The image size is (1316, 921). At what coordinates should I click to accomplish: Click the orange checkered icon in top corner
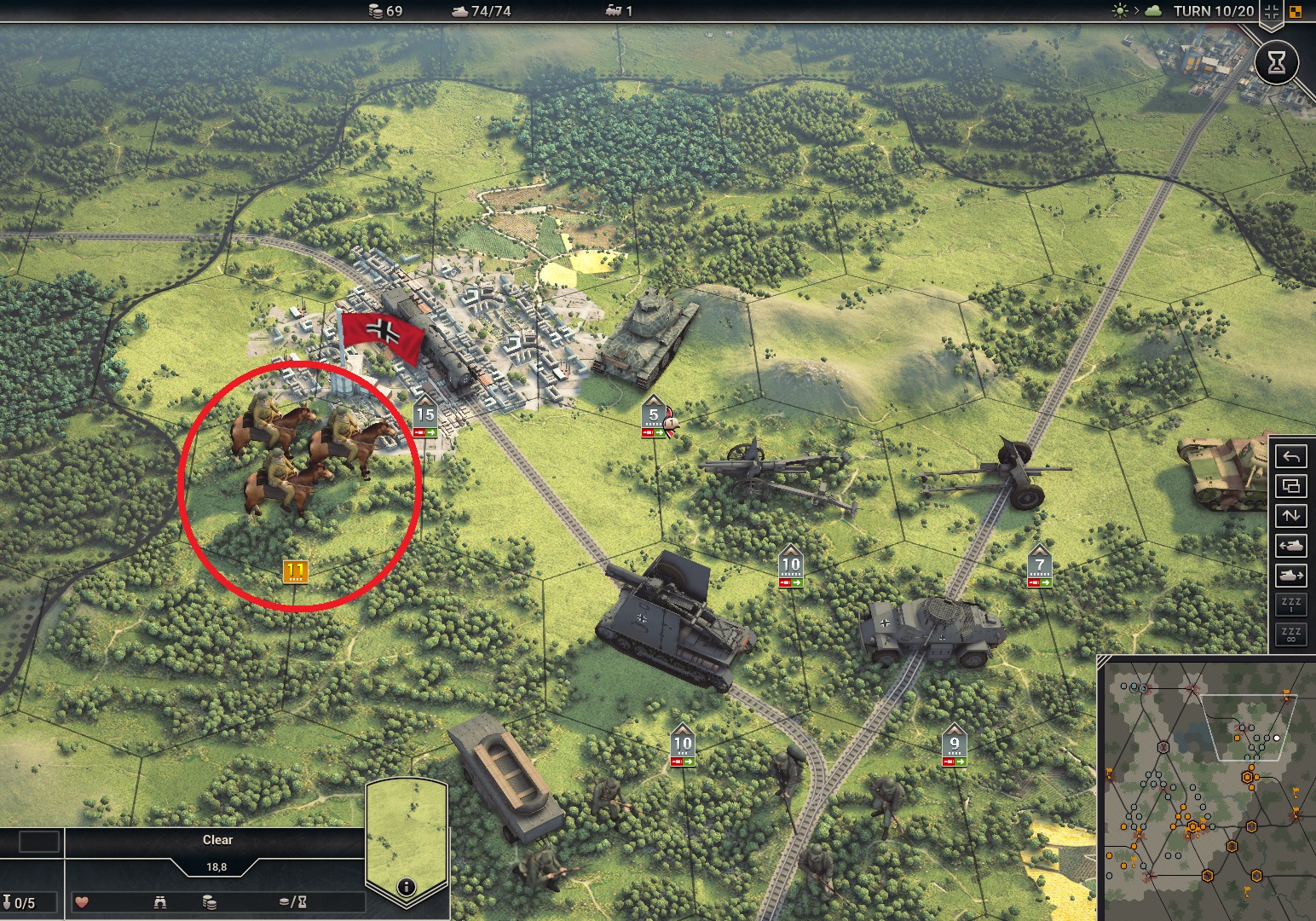[x=1296, y=11]
